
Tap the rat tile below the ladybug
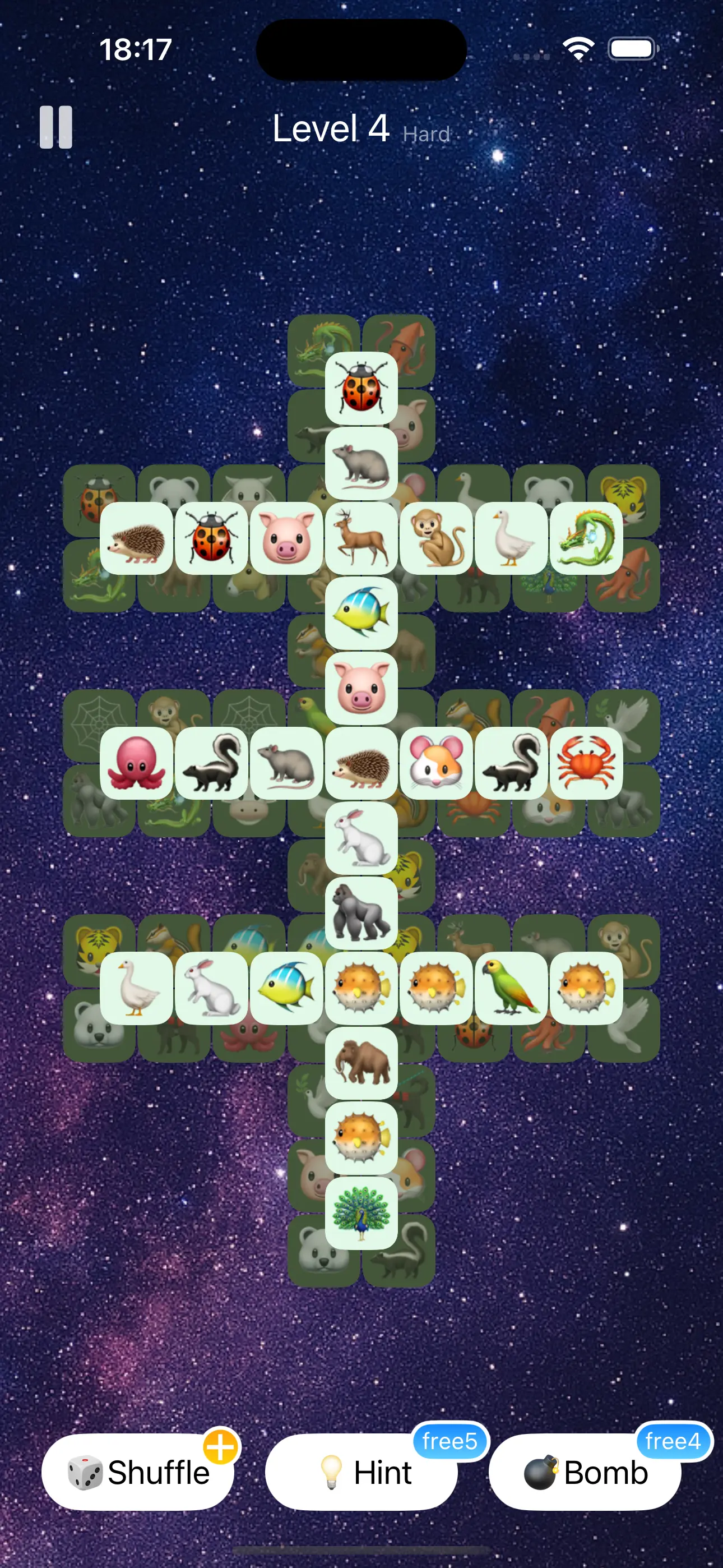click(x=362, y=465)
